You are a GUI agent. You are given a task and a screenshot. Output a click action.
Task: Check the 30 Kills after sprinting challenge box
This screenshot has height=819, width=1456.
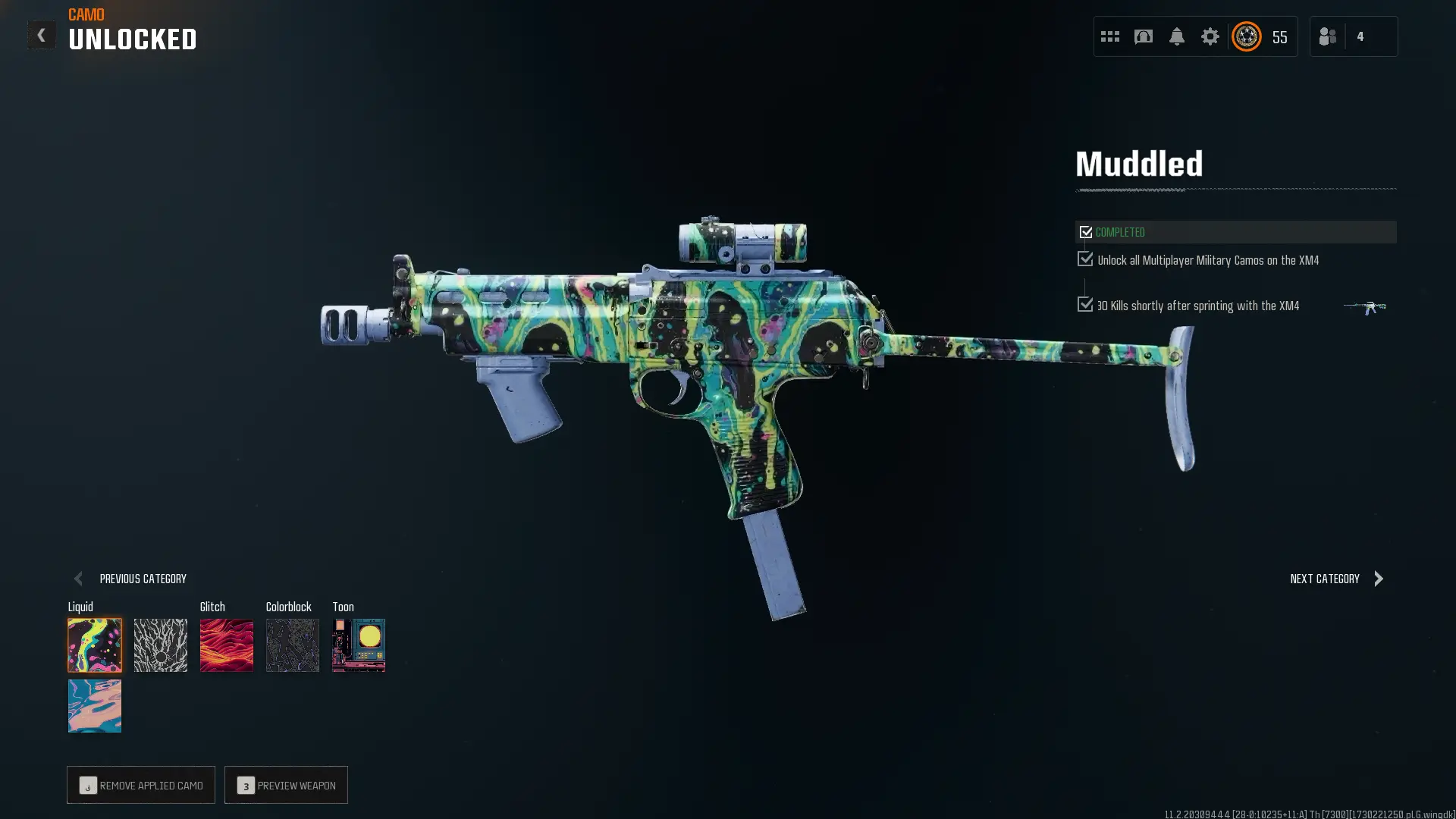1084,304
